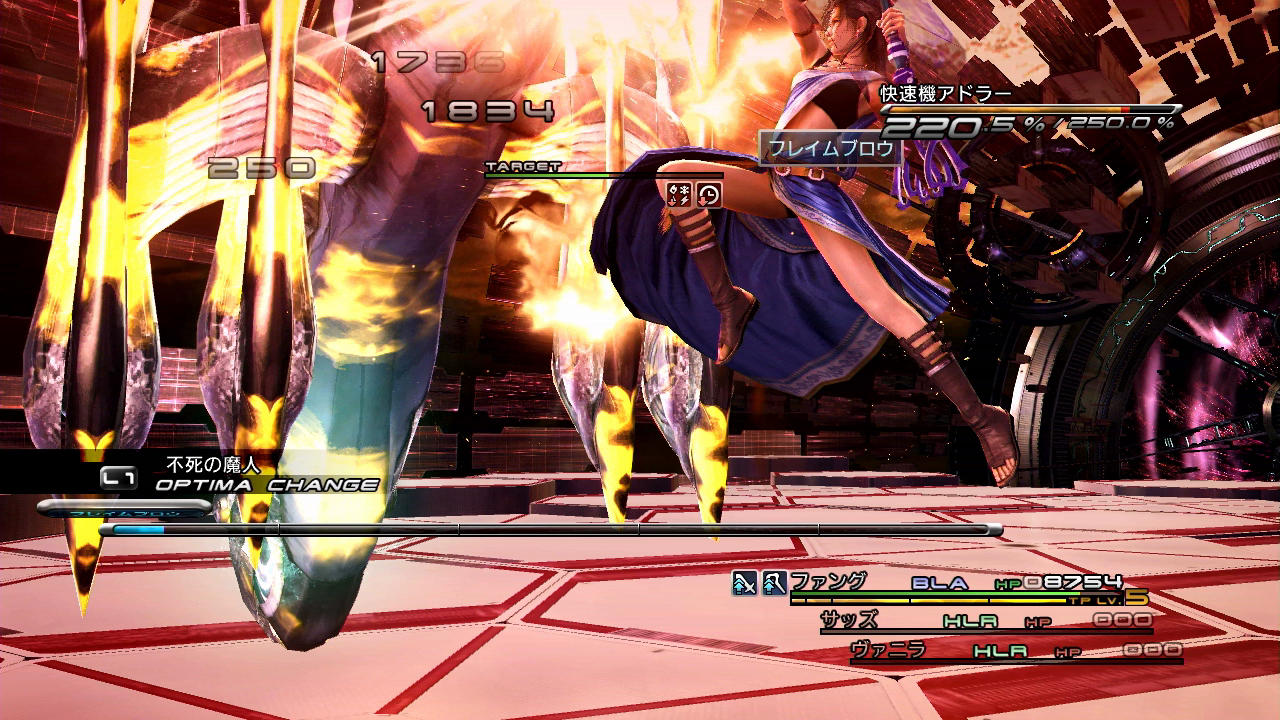Viewport: 1280px width, 720px height.
Task: Inspect the clock slow debuff icon on target
Action: point(708,194)
